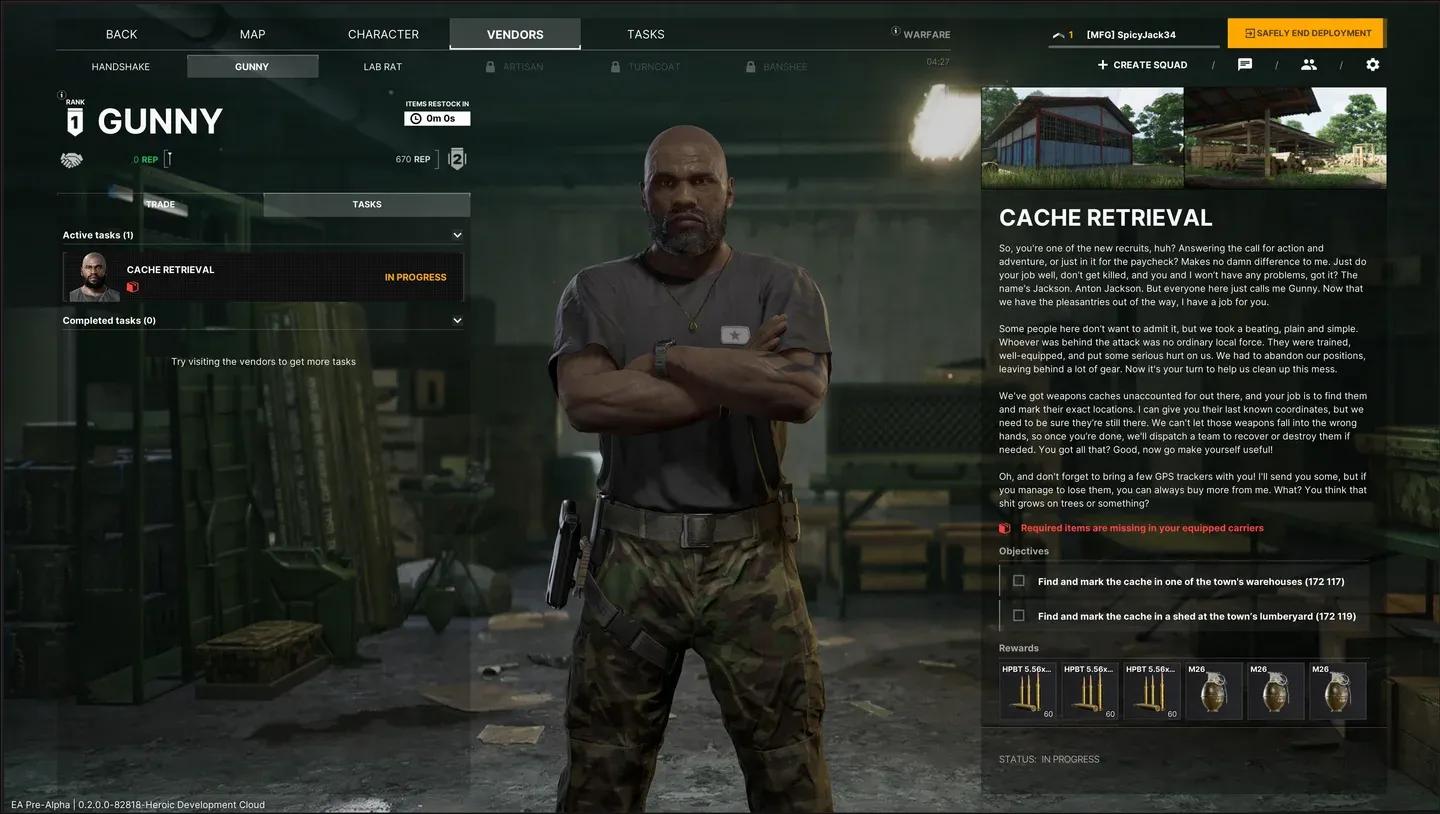Screen dimensions: 1440x814
Task: Click CREATE SQUAD
Action: (x=1142, y=64)
